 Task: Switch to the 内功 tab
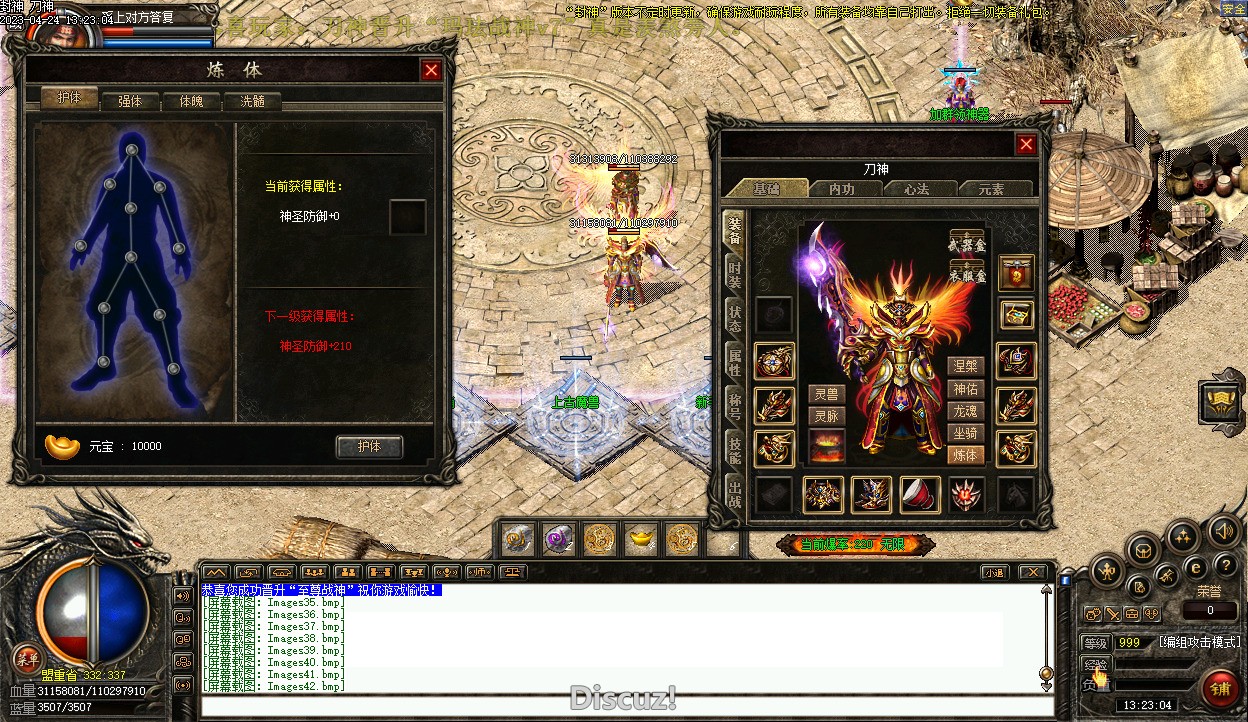[841, 188]
